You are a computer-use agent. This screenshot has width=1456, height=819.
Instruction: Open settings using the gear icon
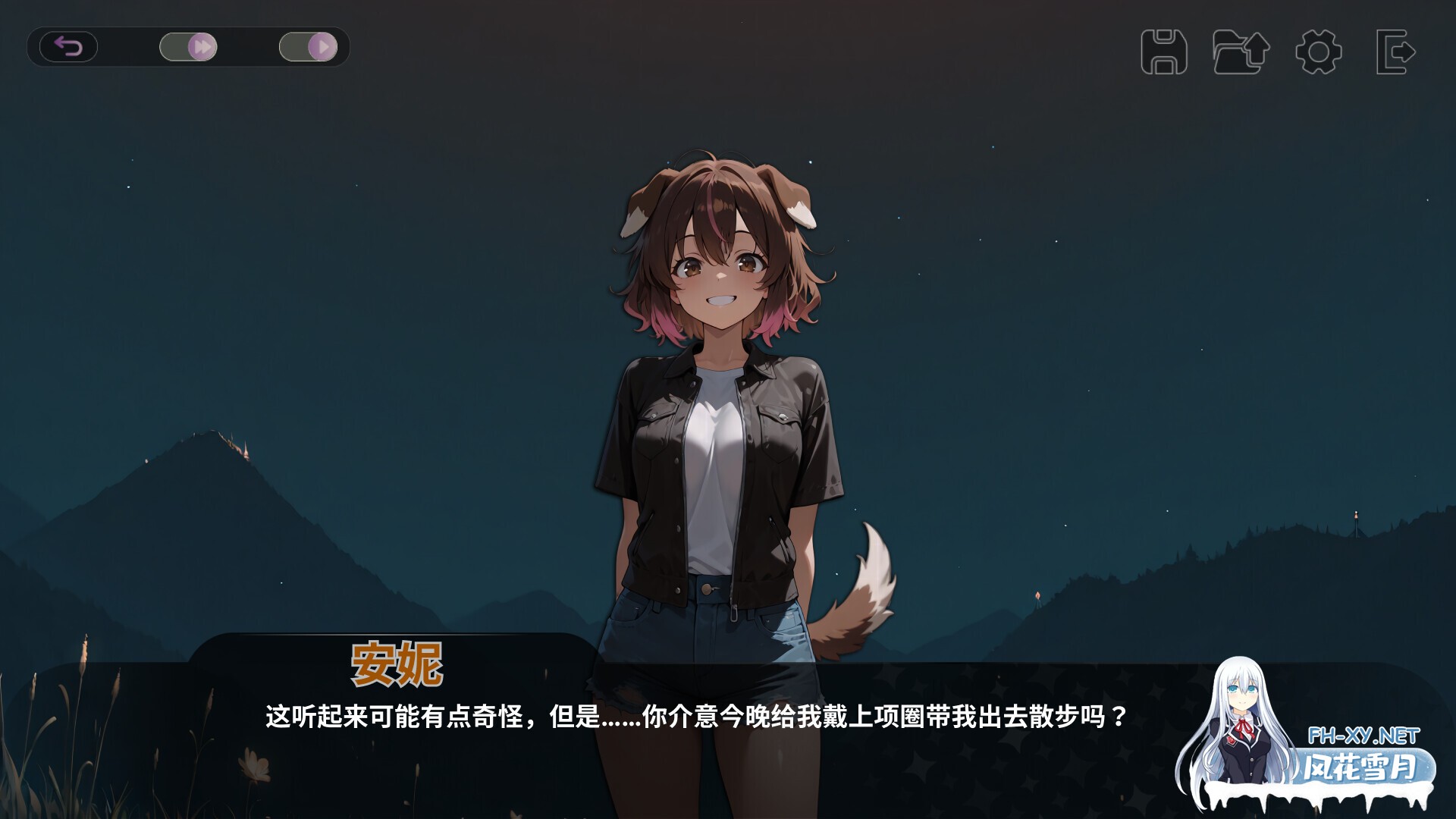tap(1317, 52)
